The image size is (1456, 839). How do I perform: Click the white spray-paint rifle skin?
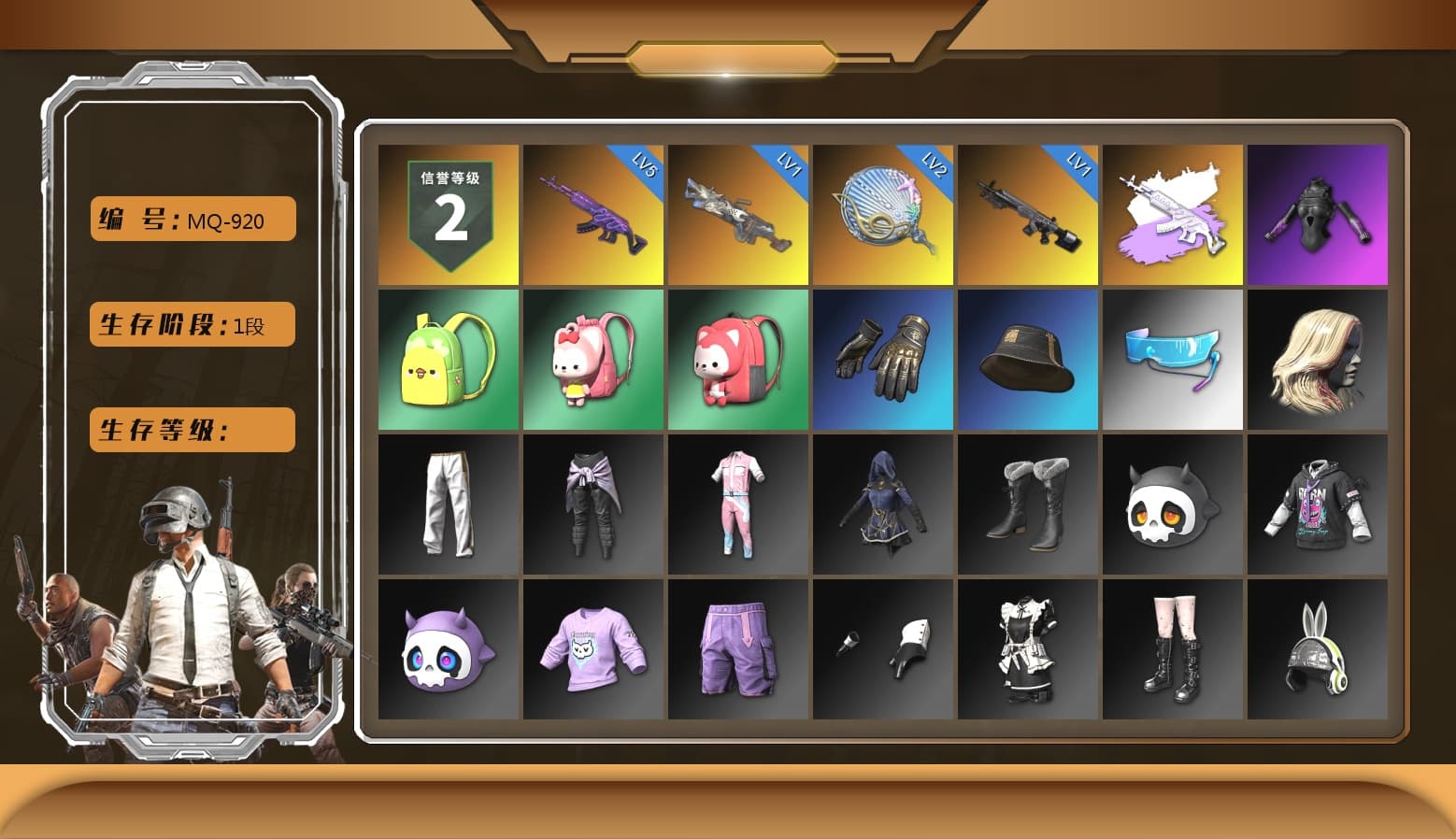(1173, 213)
